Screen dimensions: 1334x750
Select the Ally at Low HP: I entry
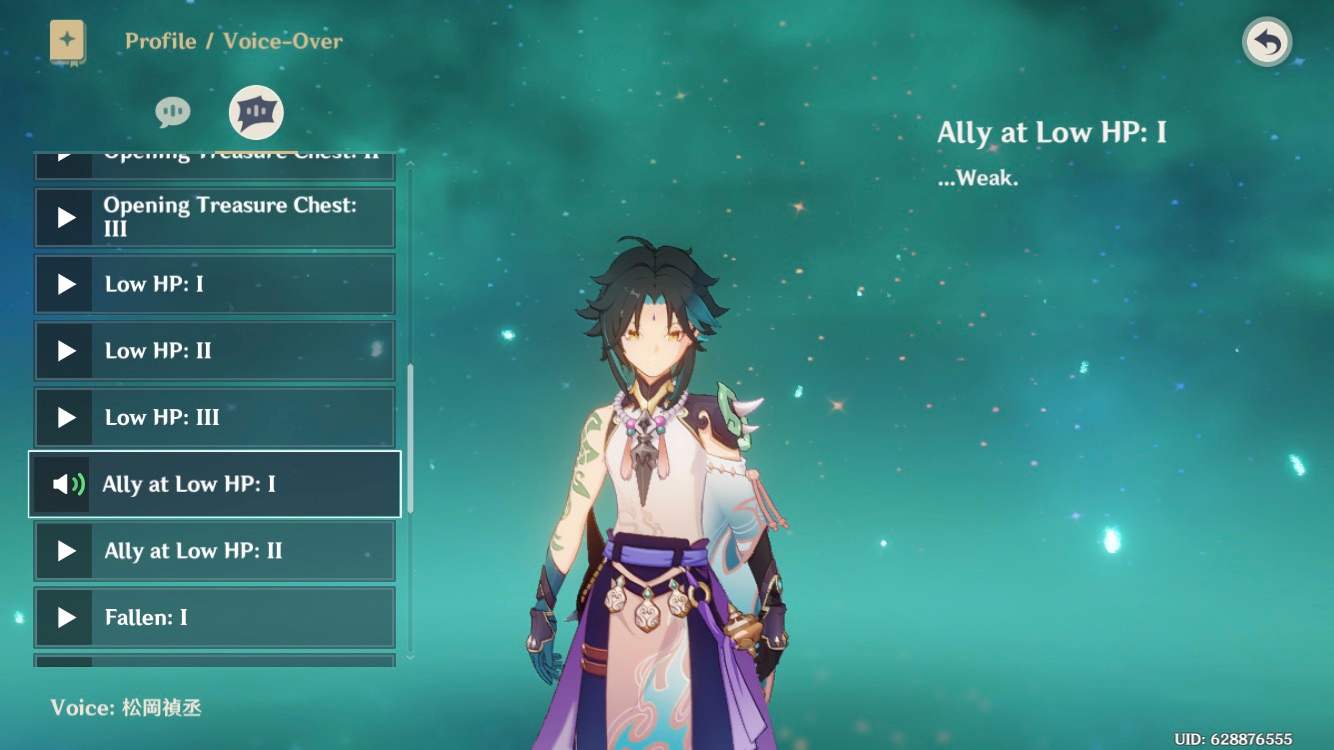coord(214,484)
